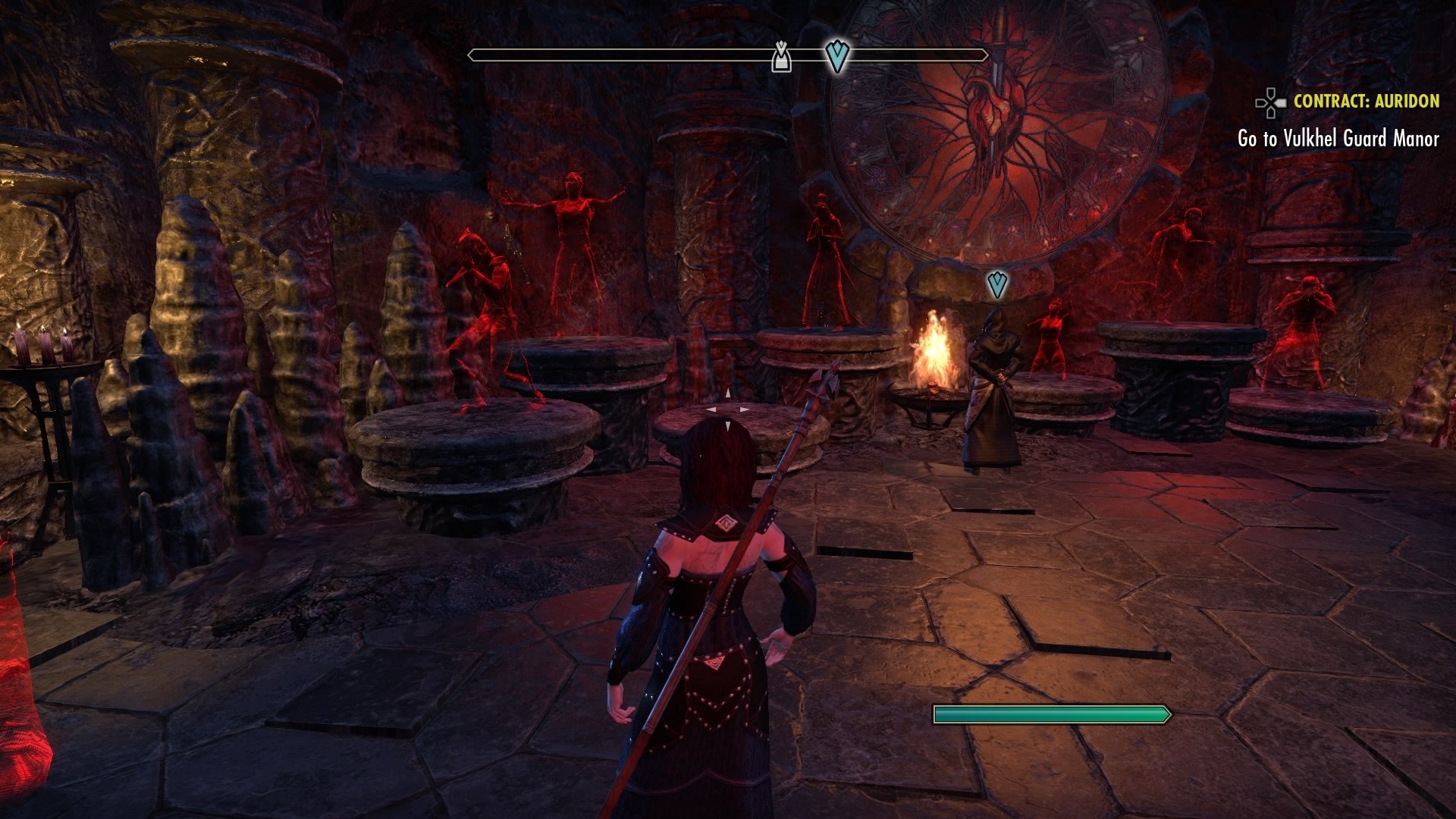
Task: Click the left arrow tip of the compass bar
Action: click(470, 54)
